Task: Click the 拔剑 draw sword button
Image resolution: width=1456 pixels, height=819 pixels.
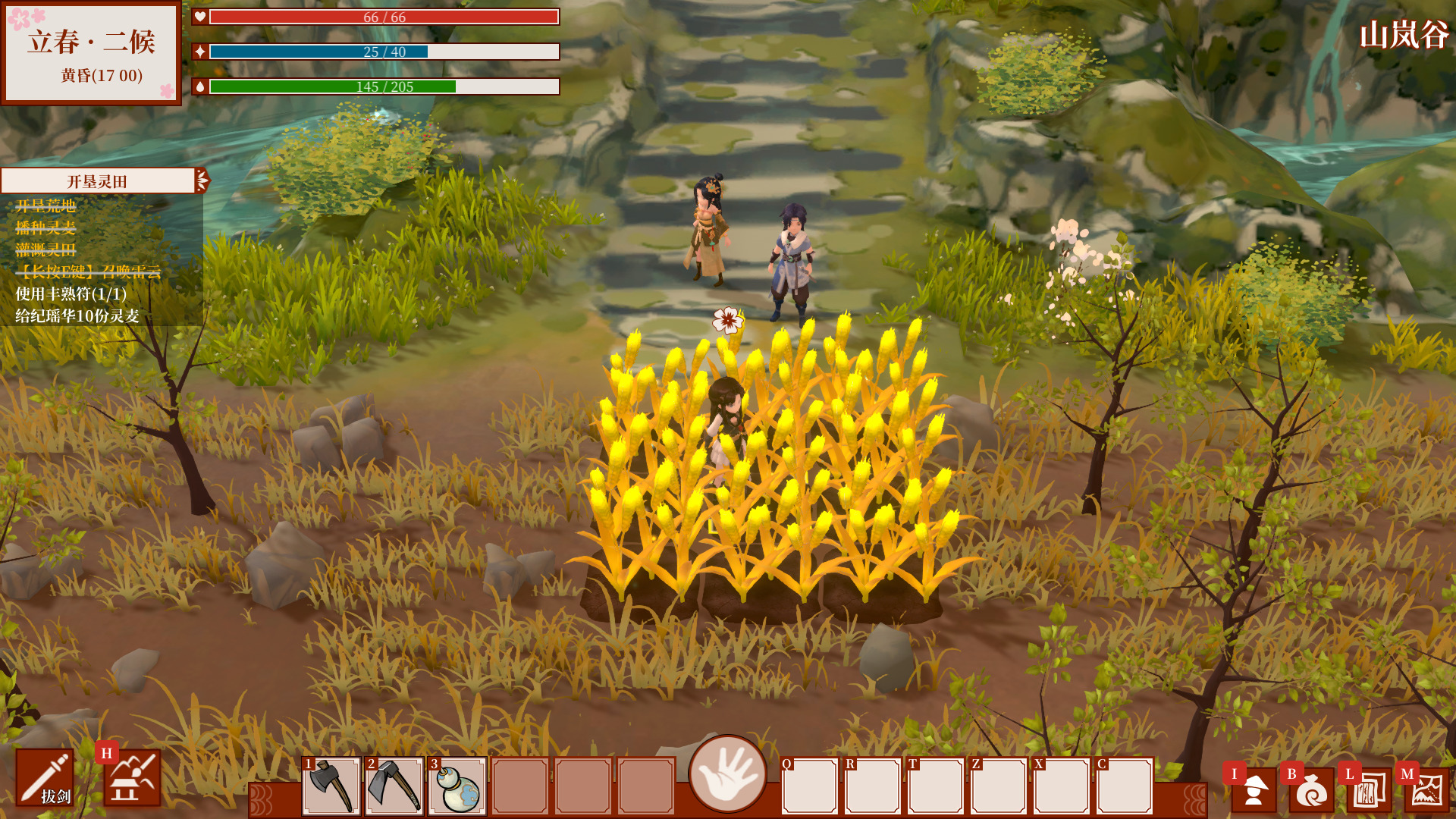Action: [x=45, y=778]
